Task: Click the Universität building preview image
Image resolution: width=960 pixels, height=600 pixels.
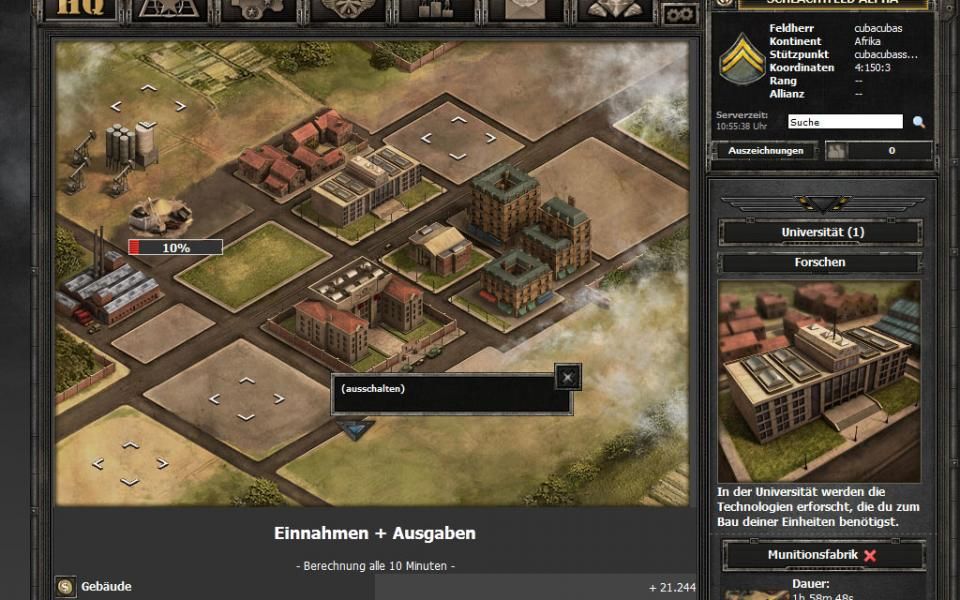Action: (819, 380)
